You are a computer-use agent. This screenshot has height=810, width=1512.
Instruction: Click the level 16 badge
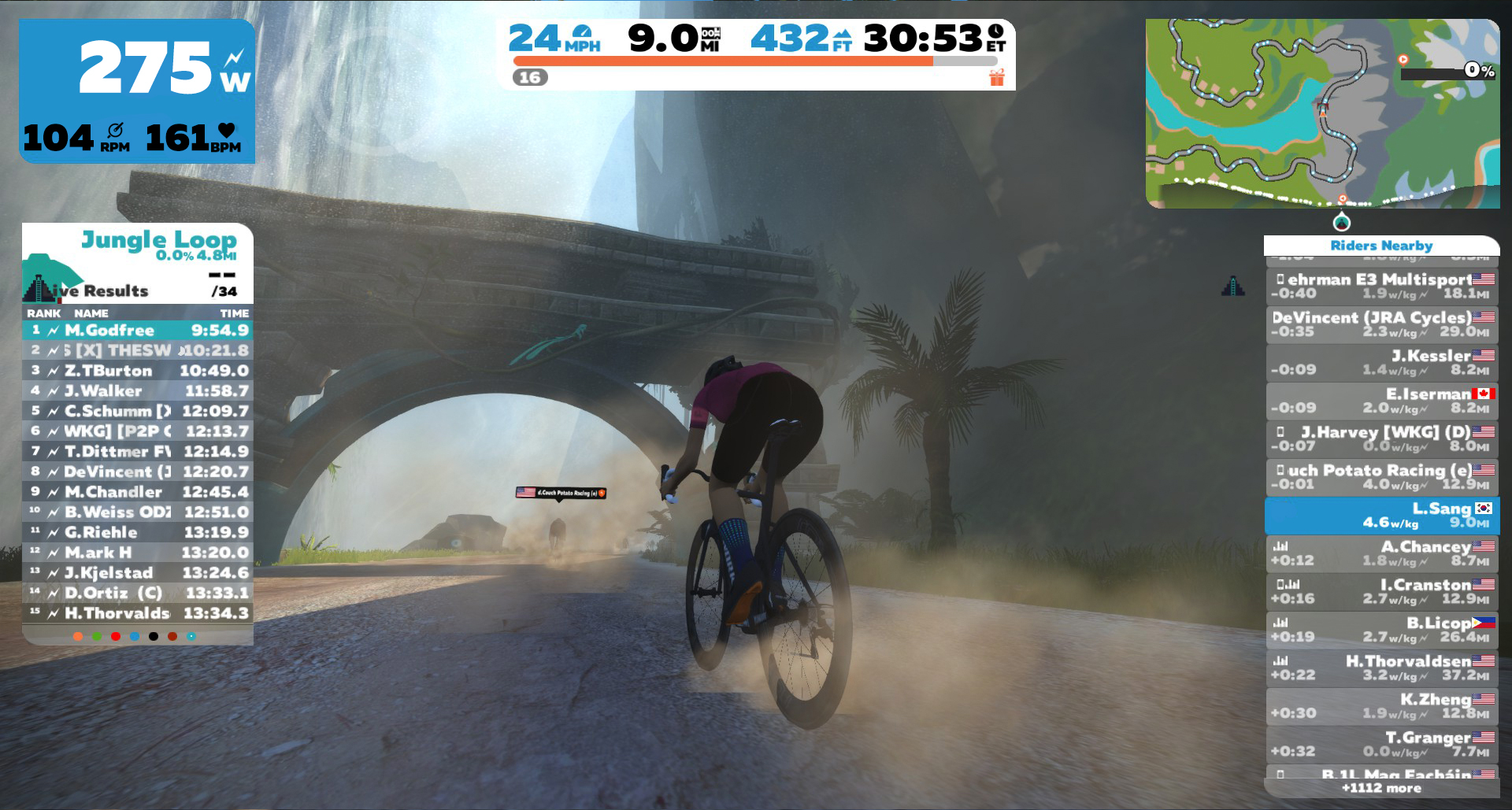(x=530, y=77)
